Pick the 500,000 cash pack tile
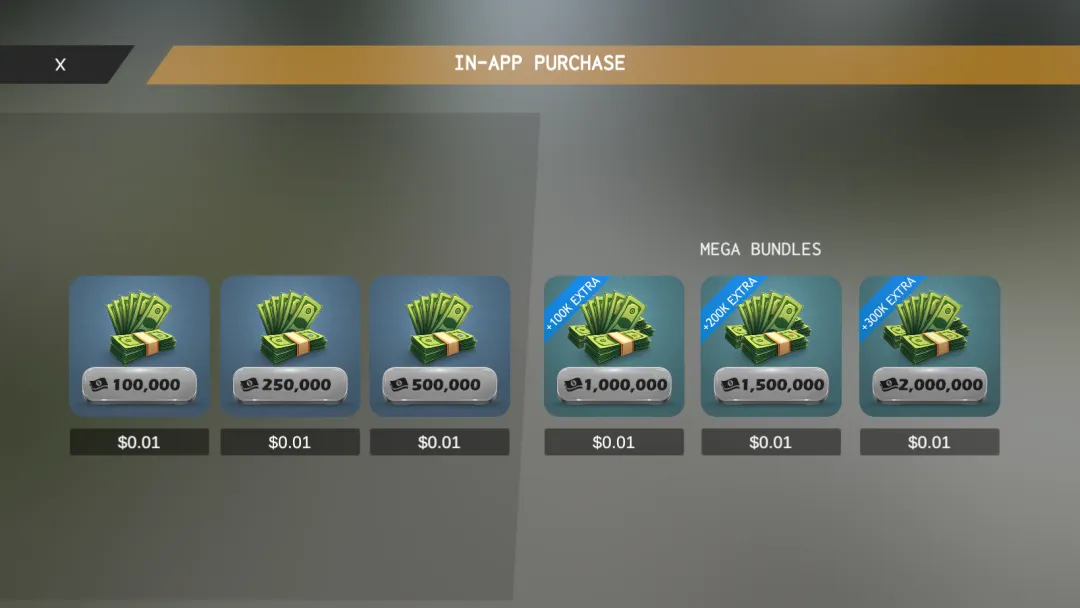Screen dimensions: 1080x608 (440, 346)
